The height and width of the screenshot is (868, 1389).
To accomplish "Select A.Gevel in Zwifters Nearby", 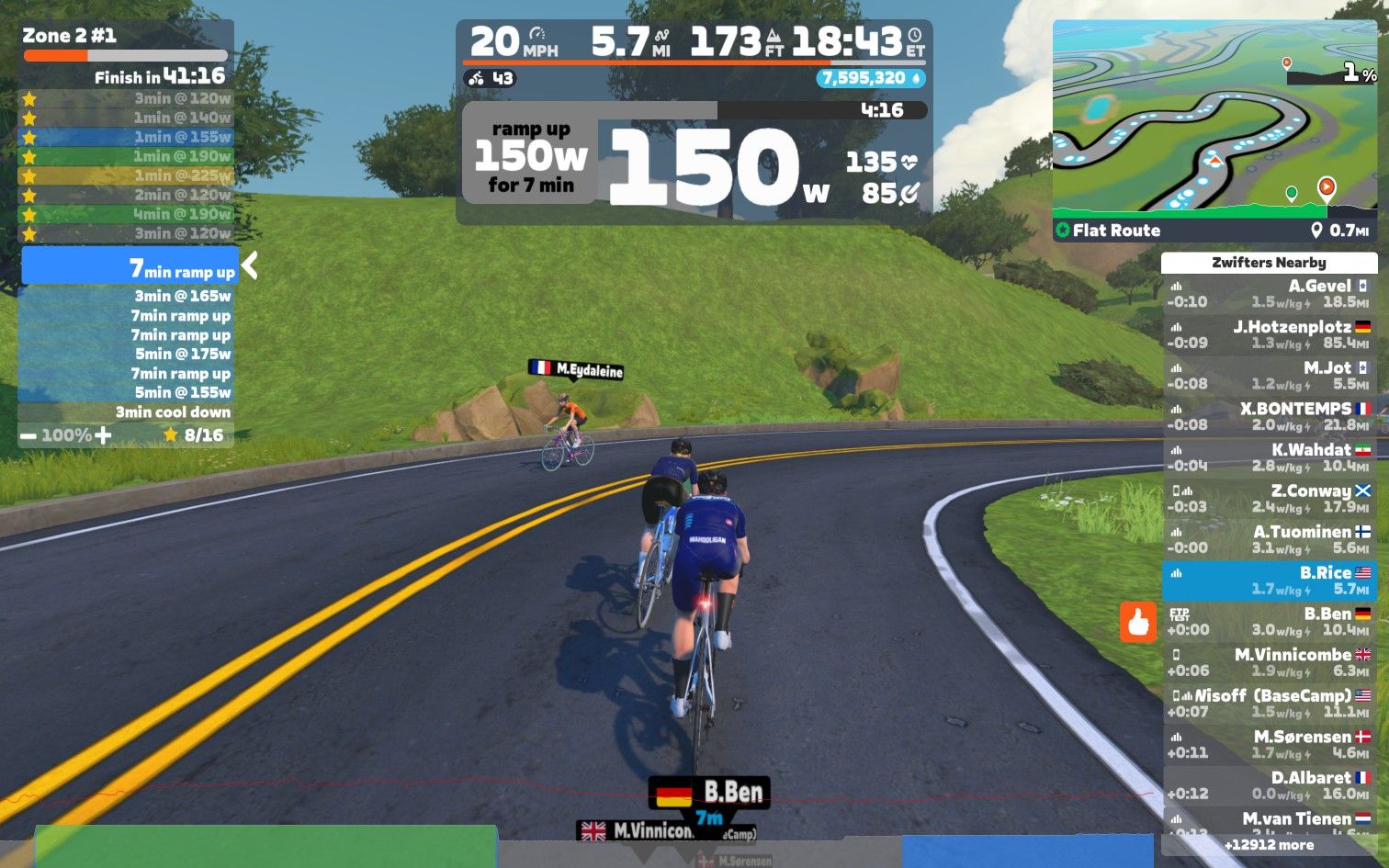I will (1268, 294).
